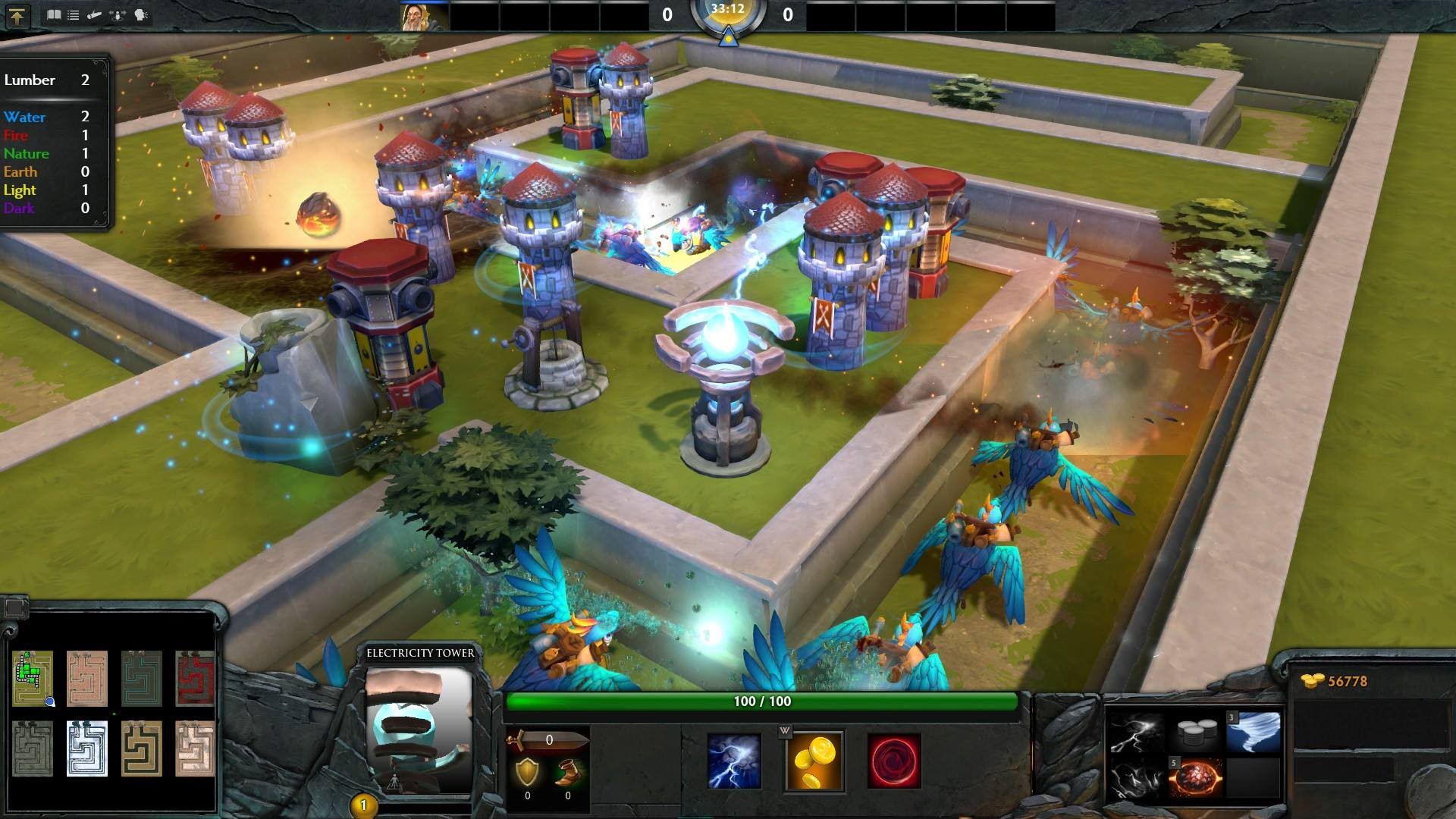1456x819 pixels.
Task: Click the Electricity Tower portrait
Action: pos(419,730)
